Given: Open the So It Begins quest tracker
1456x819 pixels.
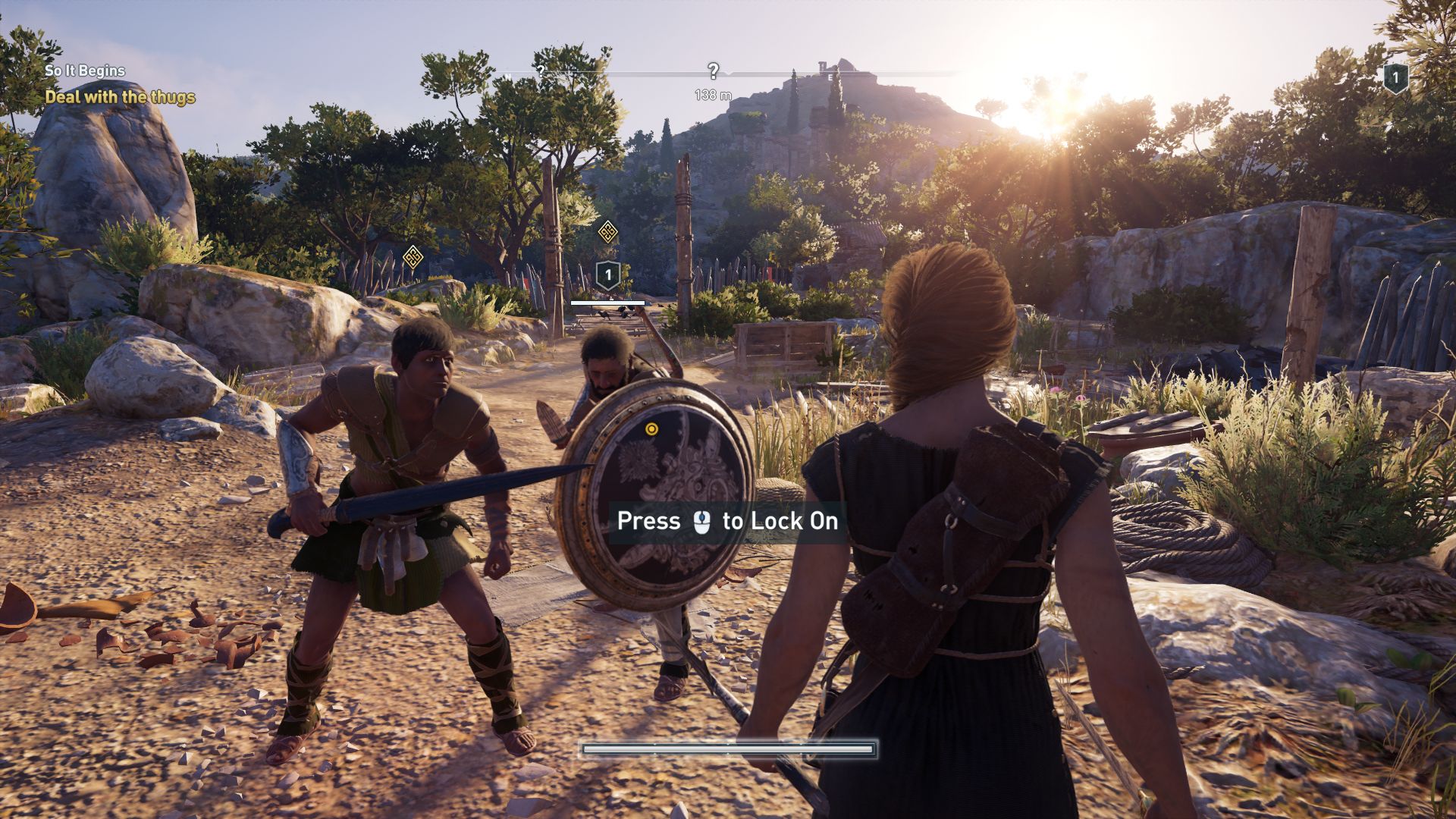Looking at the screenshot, I should coord(85,71).
